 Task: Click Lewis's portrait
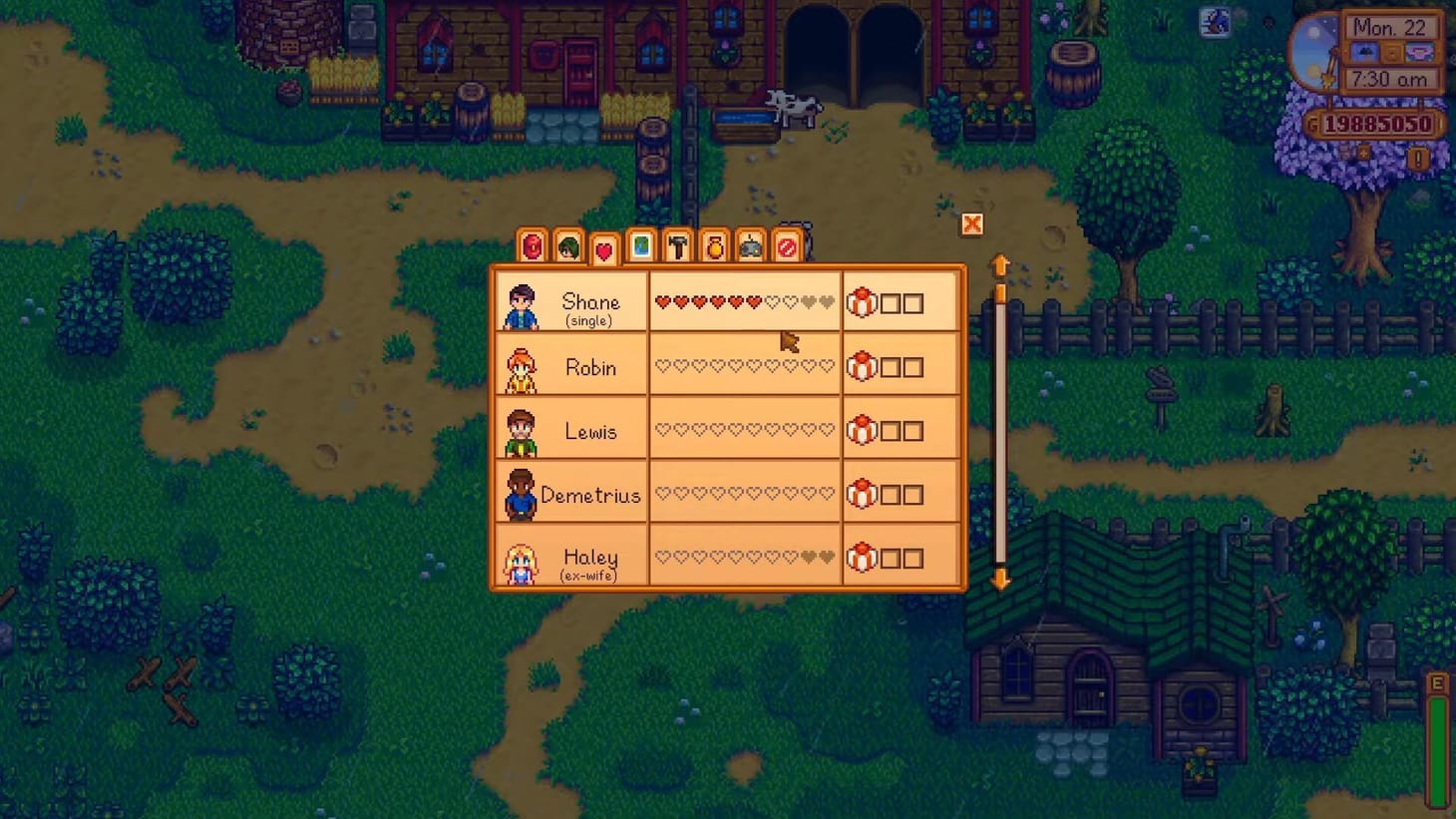[x=520, y=431]
